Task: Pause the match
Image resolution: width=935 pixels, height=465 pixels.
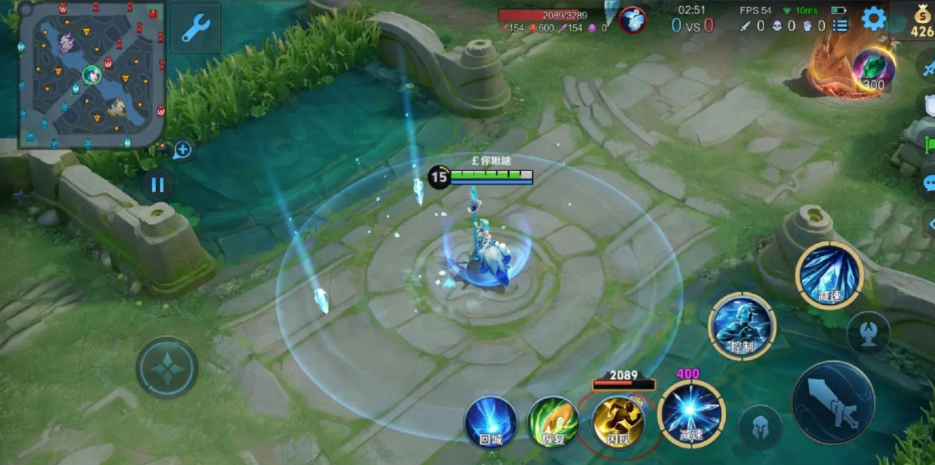Action: point(157,185)
